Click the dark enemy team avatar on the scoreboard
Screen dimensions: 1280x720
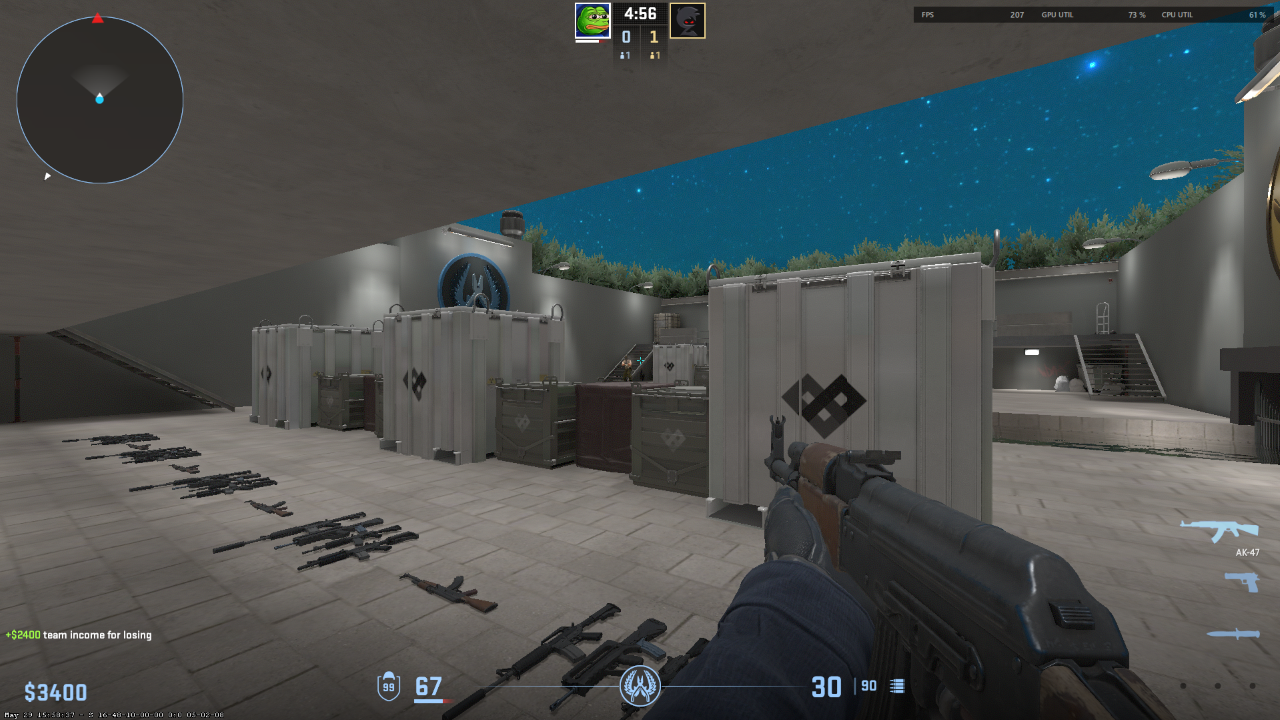[x=687, y=18]
